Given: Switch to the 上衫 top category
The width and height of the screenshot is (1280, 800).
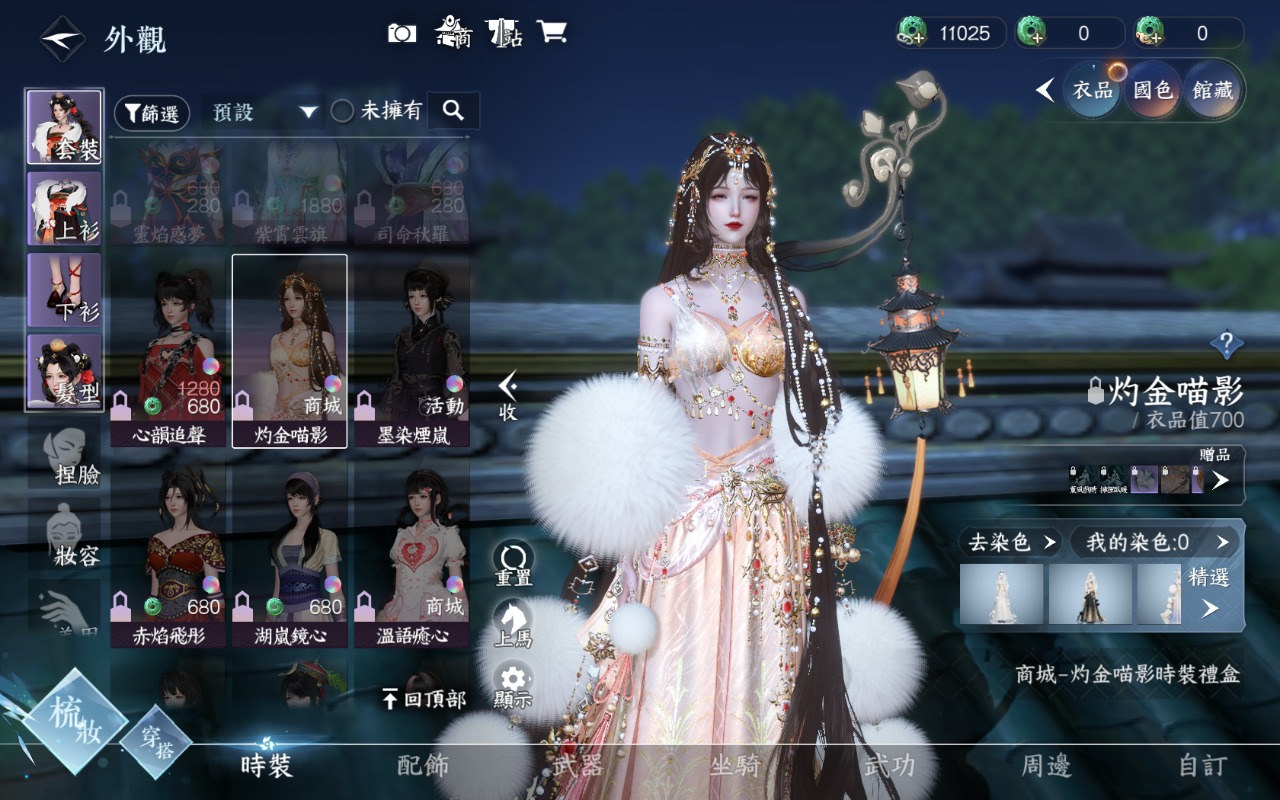Looking at the screenshot, I should (x=64, y=208).
